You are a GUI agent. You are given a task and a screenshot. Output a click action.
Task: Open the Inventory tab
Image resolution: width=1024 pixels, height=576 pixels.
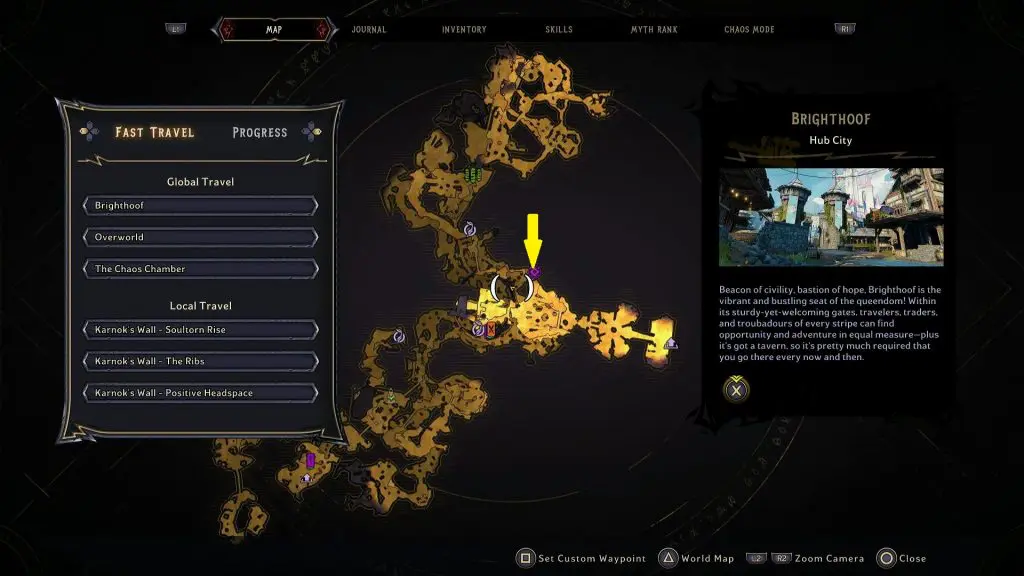464,30
